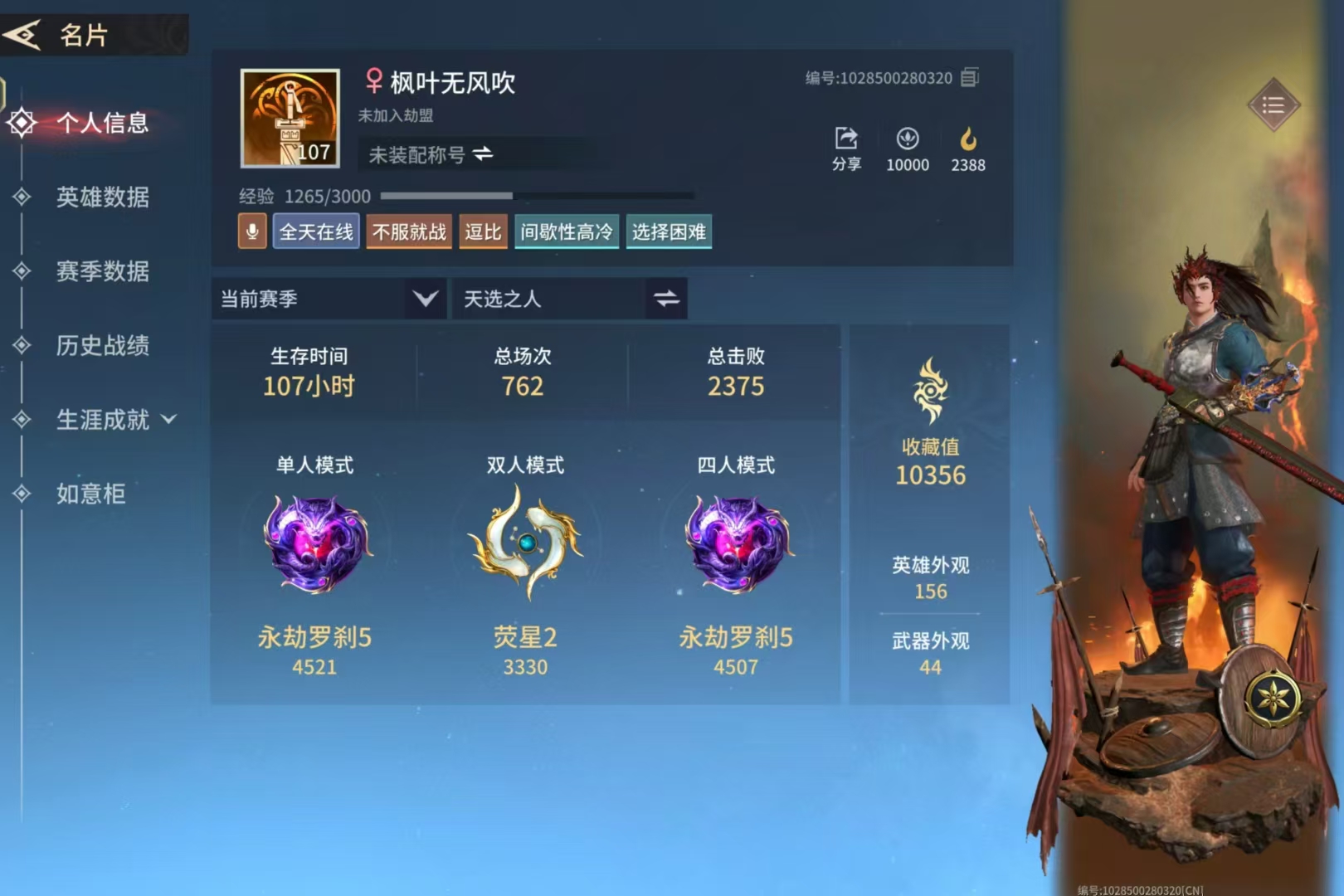This screenshot has height=896, width=1344.
Task: Switch the 天选之人 mode selector
Action: click(x=666, y=299)
